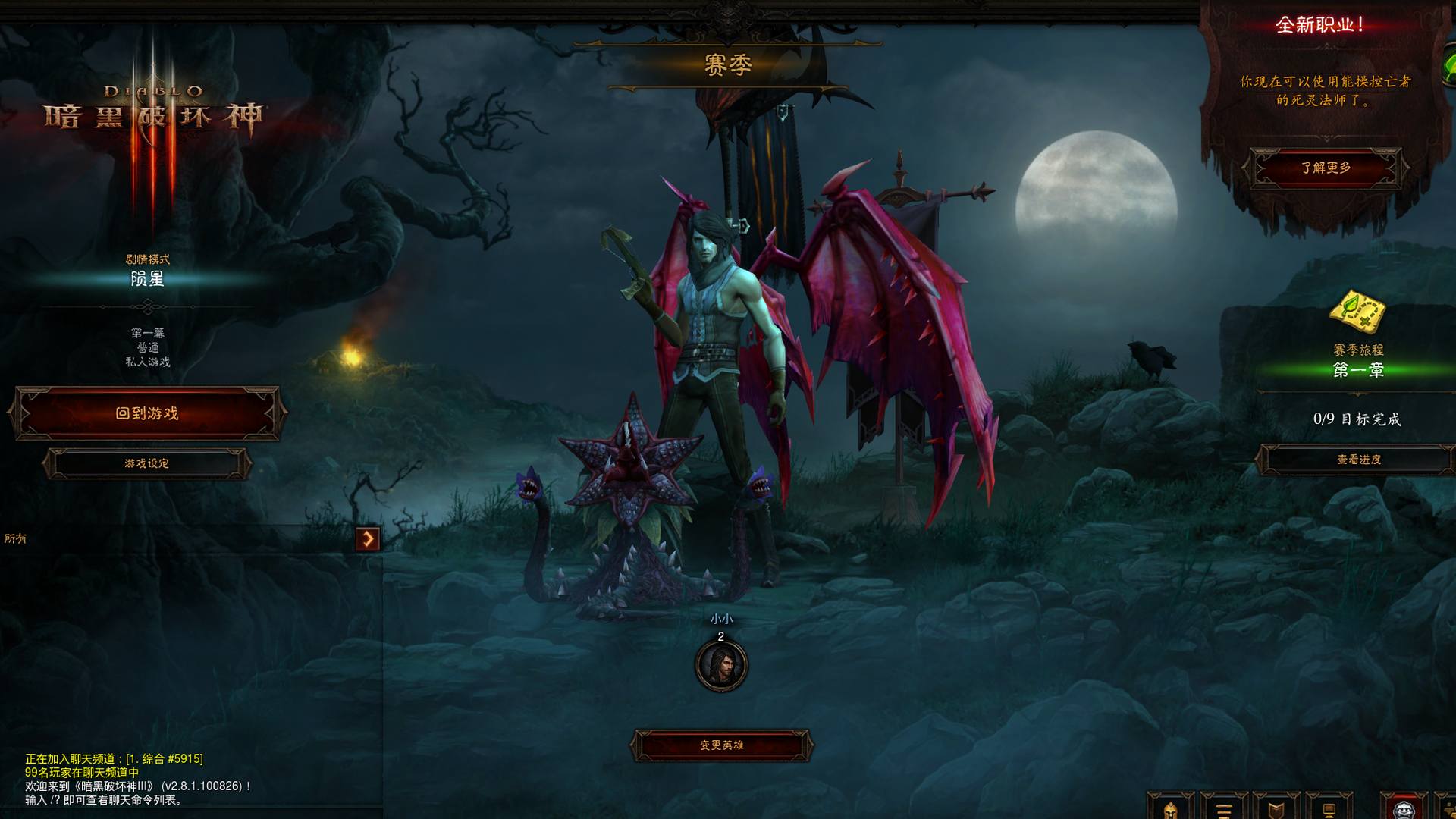The width and height of the screenshot is (1456, 819).
Task: Open the golden helmet profile icon
Action: point(1170,808)
